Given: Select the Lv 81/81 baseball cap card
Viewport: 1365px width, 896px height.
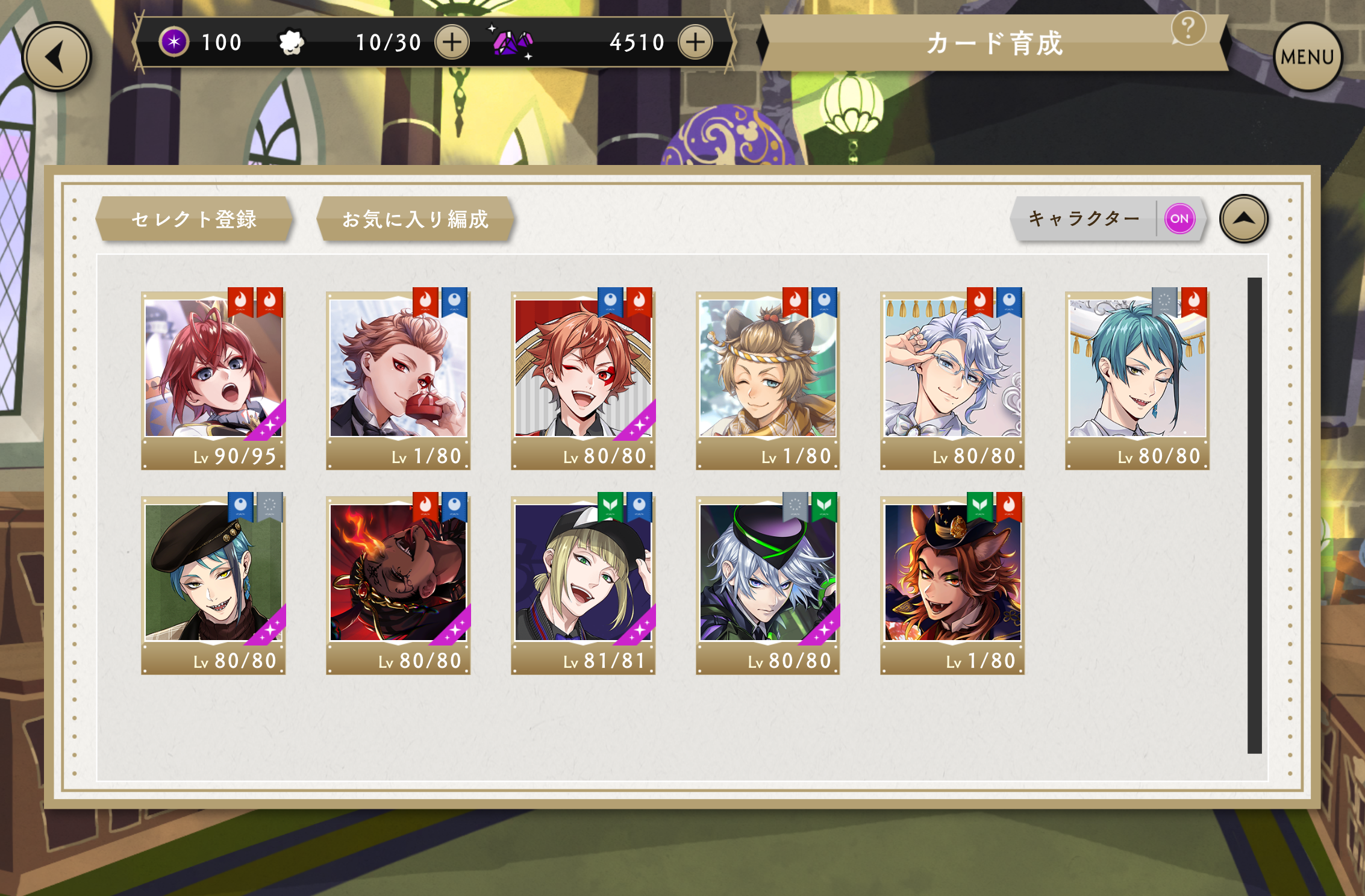Looking at the screenshot, I should click(x=583, y=583).
